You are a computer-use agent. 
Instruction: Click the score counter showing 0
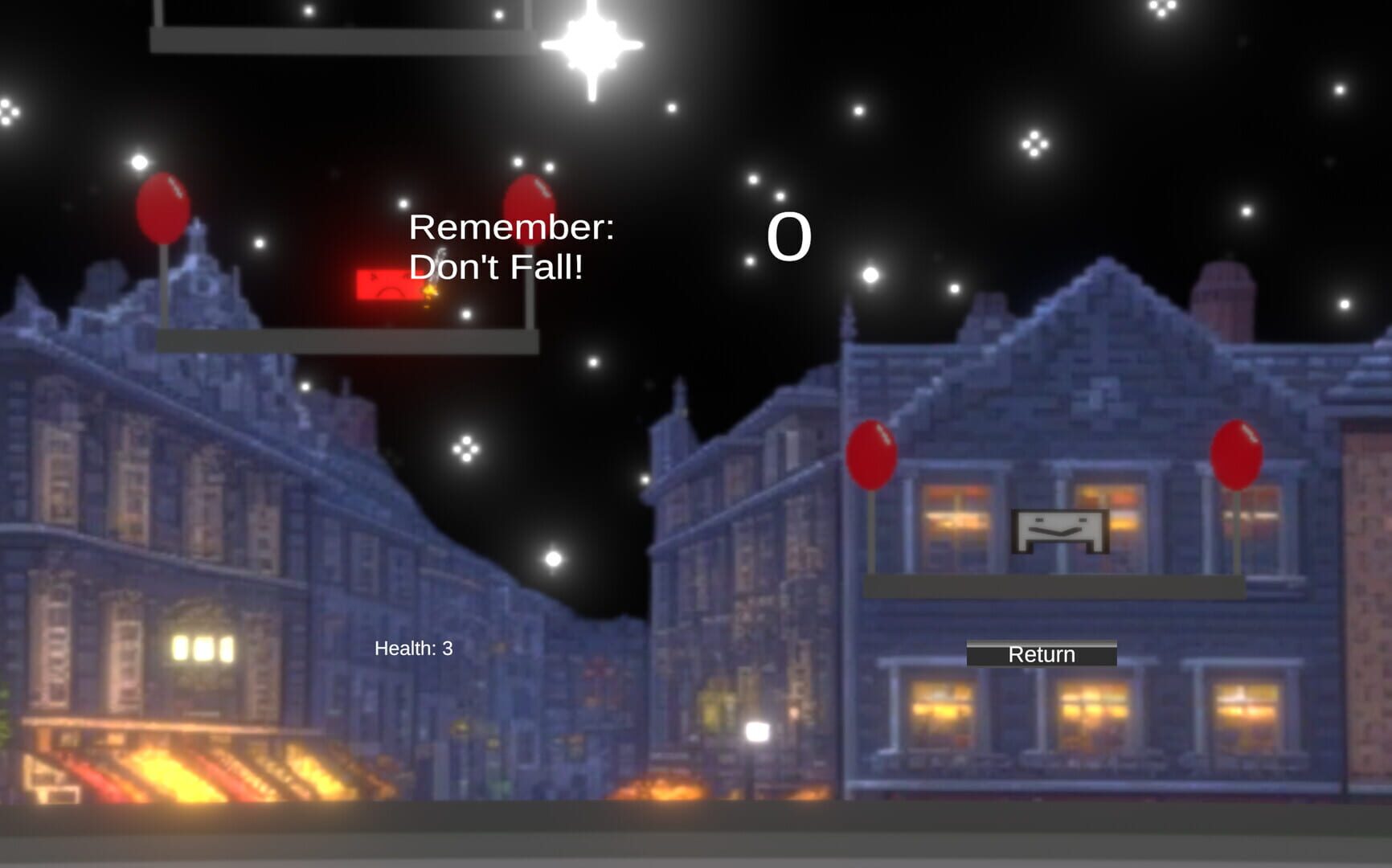point(789,235)
